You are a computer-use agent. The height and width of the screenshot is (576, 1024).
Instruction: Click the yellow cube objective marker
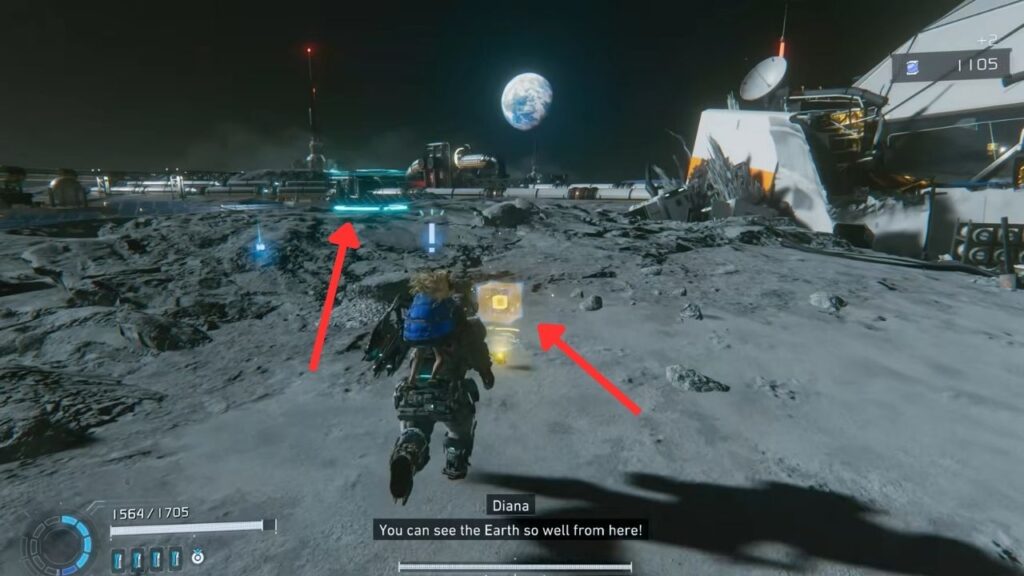click(x=500, y=300)
